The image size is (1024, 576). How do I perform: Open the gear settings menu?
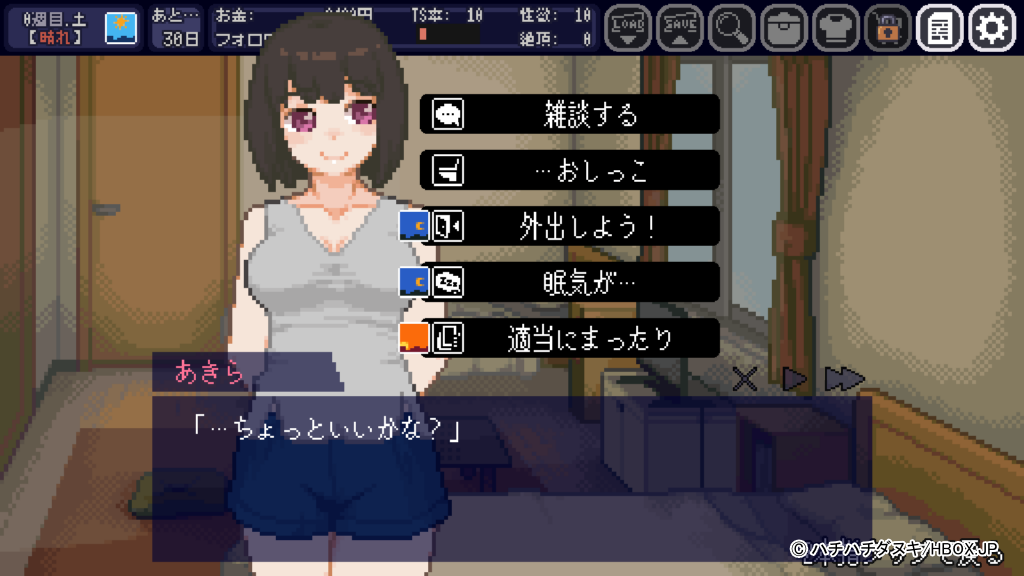pos(991,28)
